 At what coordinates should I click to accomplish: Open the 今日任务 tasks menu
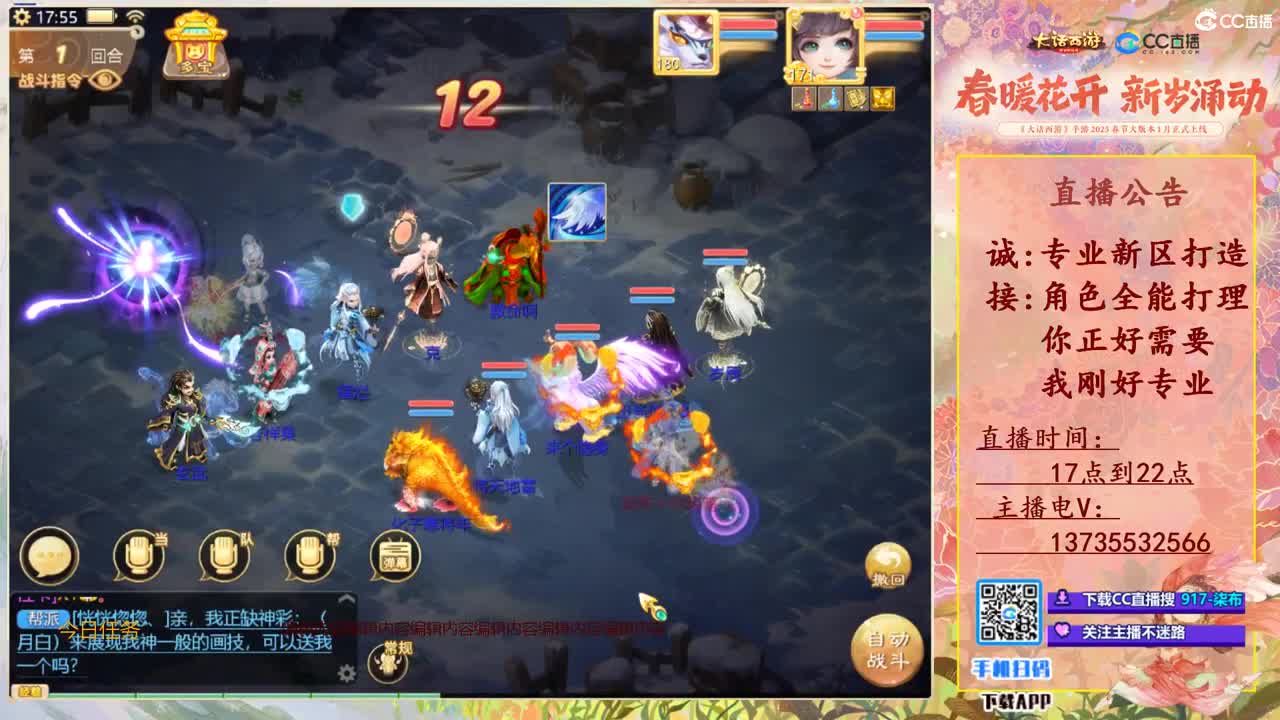click(x=98, y=630)
